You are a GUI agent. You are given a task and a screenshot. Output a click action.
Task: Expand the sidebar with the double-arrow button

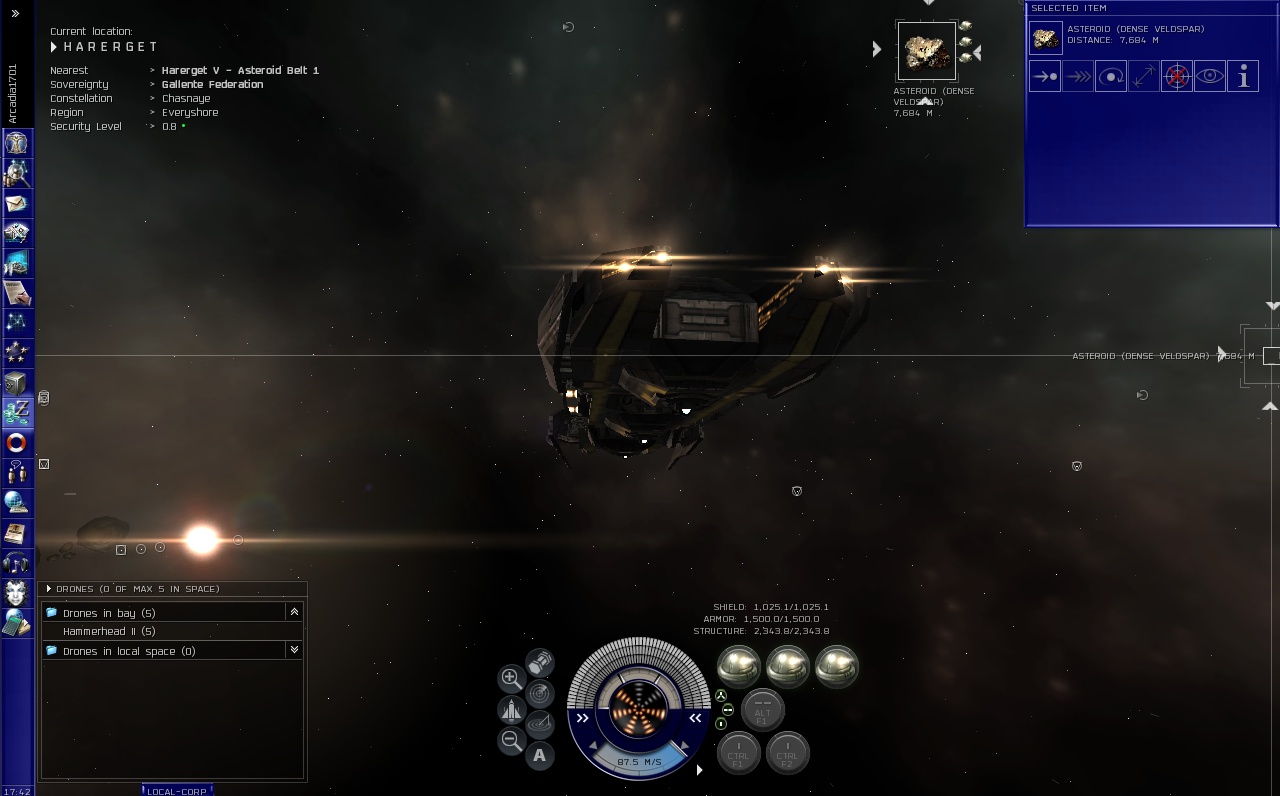pos(15,13)
